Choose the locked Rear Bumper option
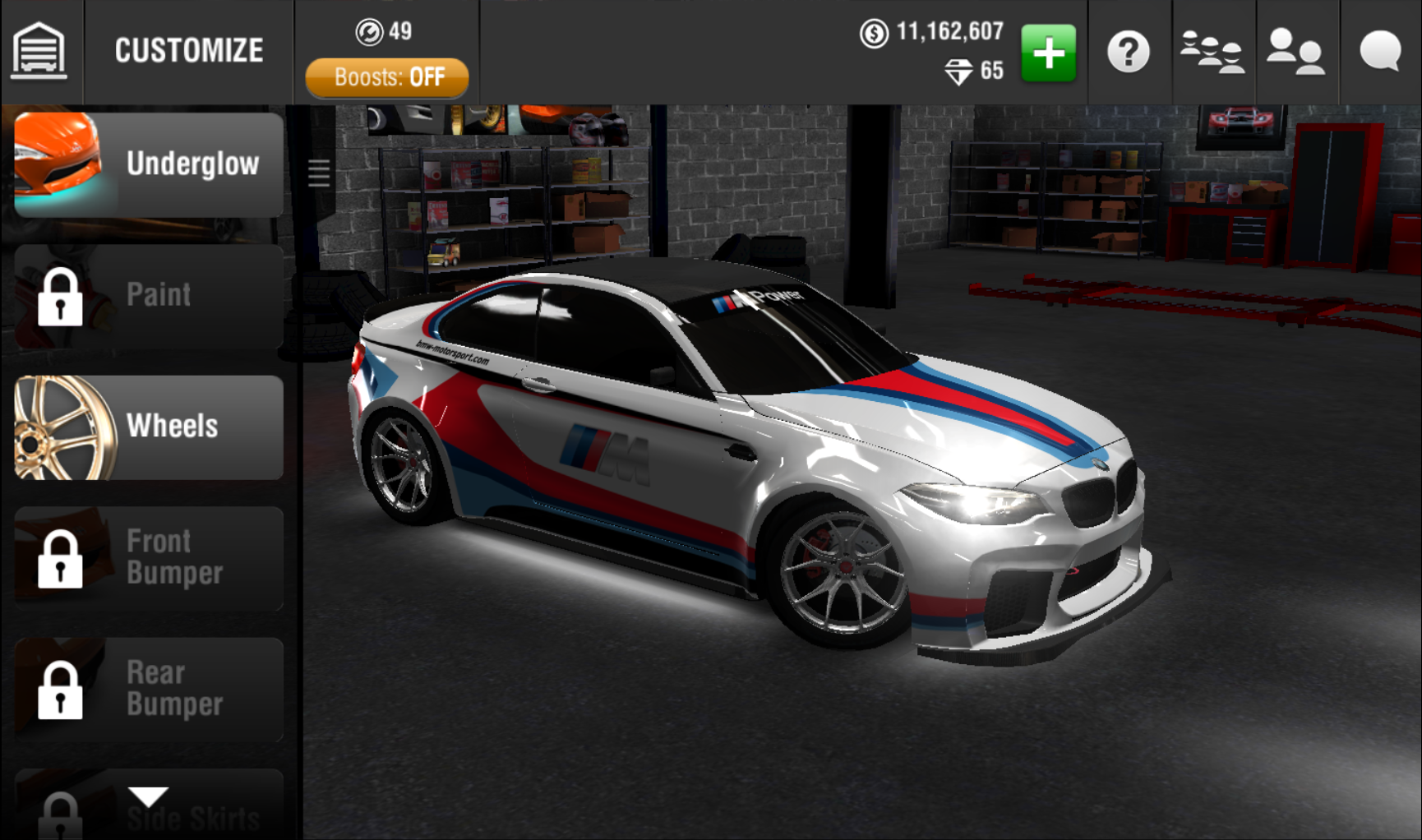Screen dimensions: 1422x840 pyautogui.click(x=149, y=690)
